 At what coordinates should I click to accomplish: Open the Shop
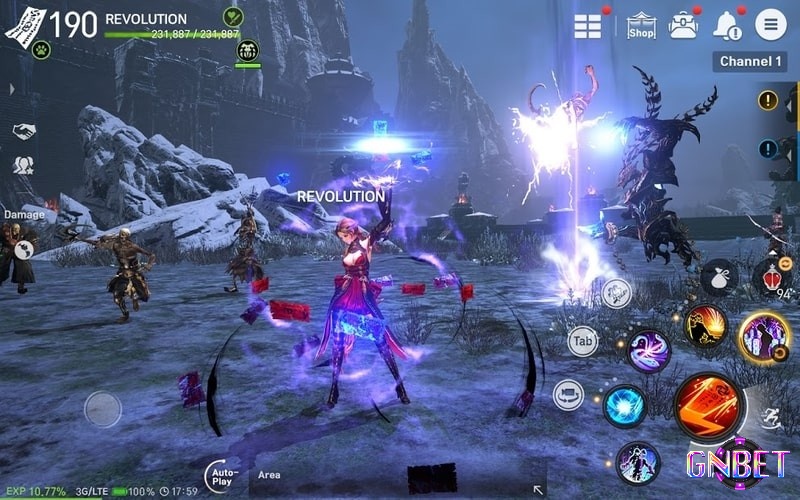(641, 26)
